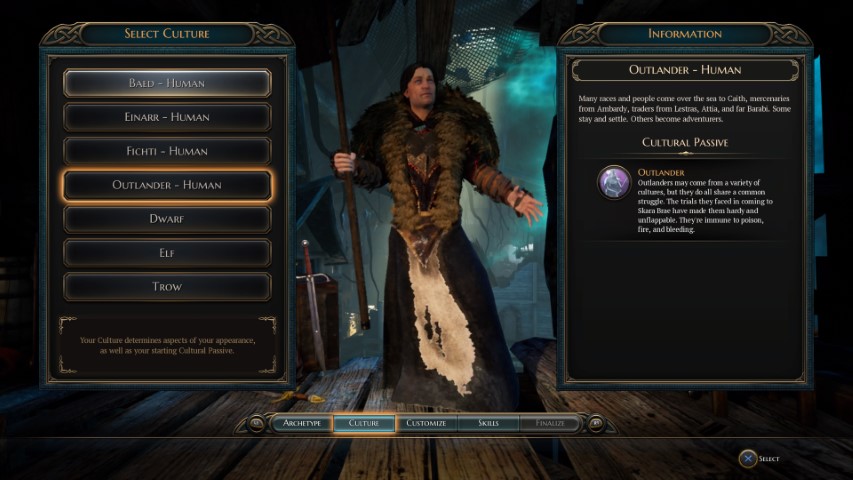This screenshot has height=480, width=853.
Task: Select the Baed - Human culture
Action: 167,83
